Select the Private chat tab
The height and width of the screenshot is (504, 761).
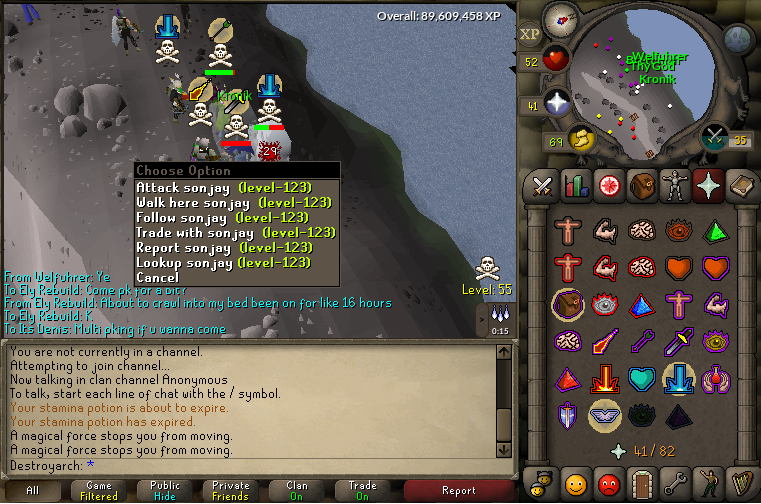tap(232, 490)
